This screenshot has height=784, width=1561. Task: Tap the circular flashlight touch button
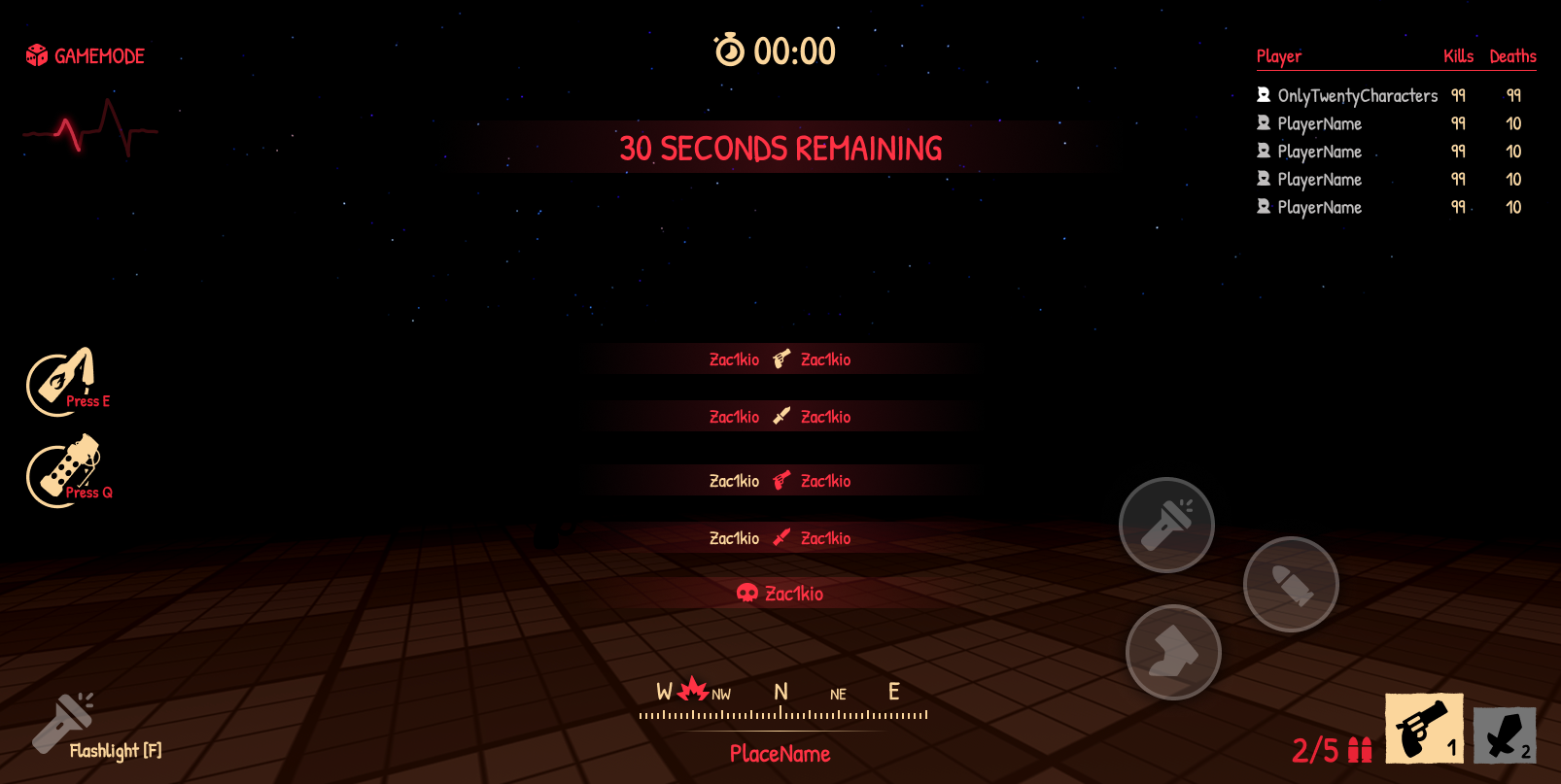click(1166, 525)
